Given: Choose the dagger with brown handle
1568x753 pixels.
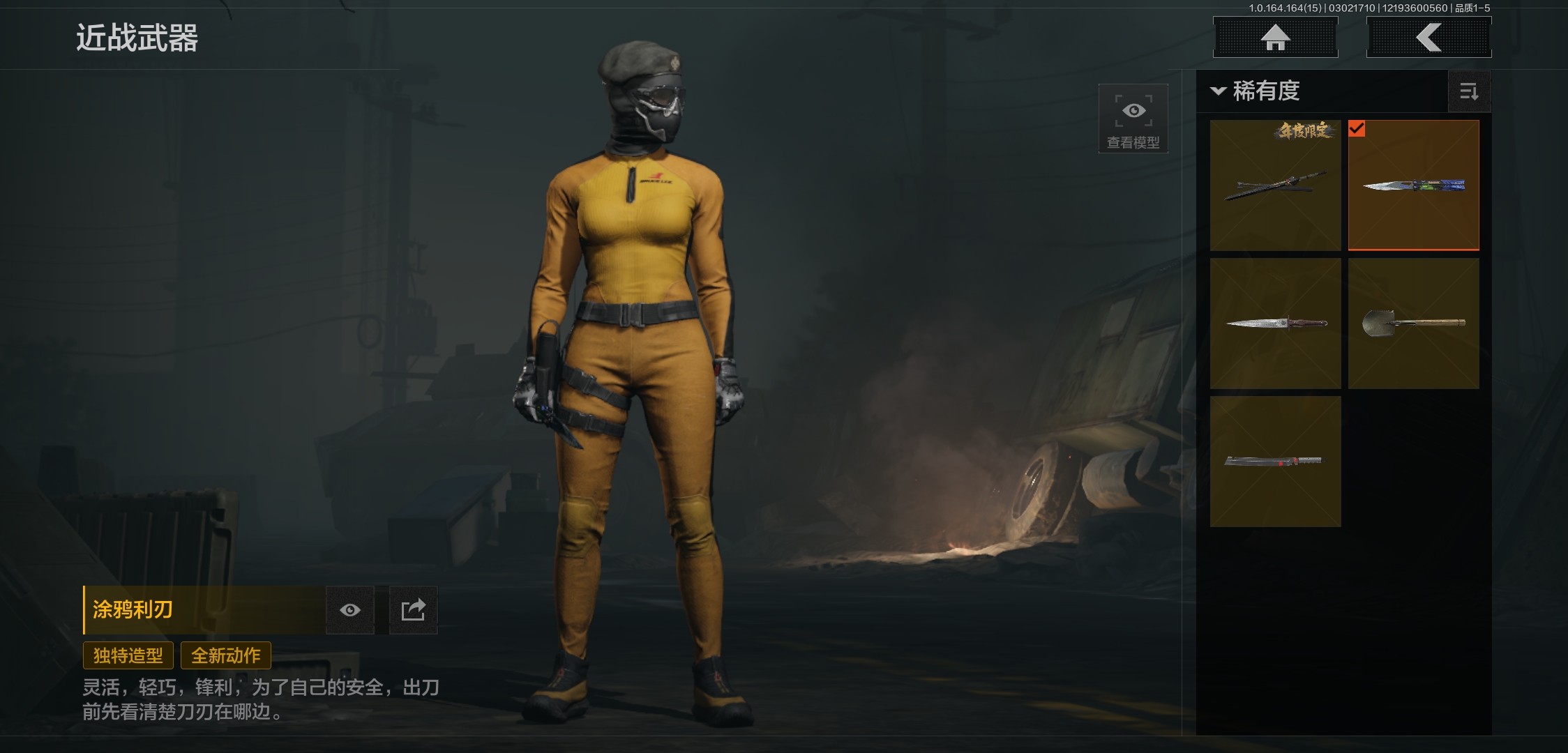Looking at the screenshot, I should click(x=1275, y=324).
